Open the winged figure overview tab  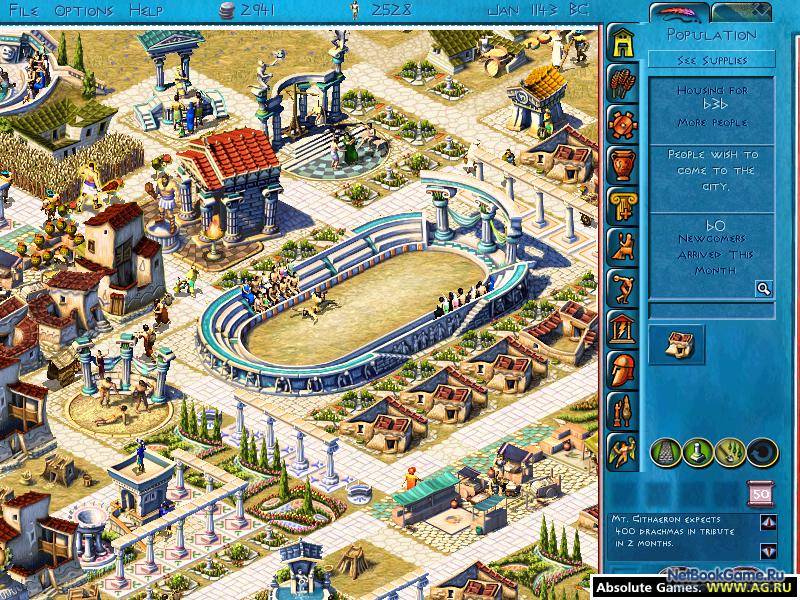tap(623, 450)
